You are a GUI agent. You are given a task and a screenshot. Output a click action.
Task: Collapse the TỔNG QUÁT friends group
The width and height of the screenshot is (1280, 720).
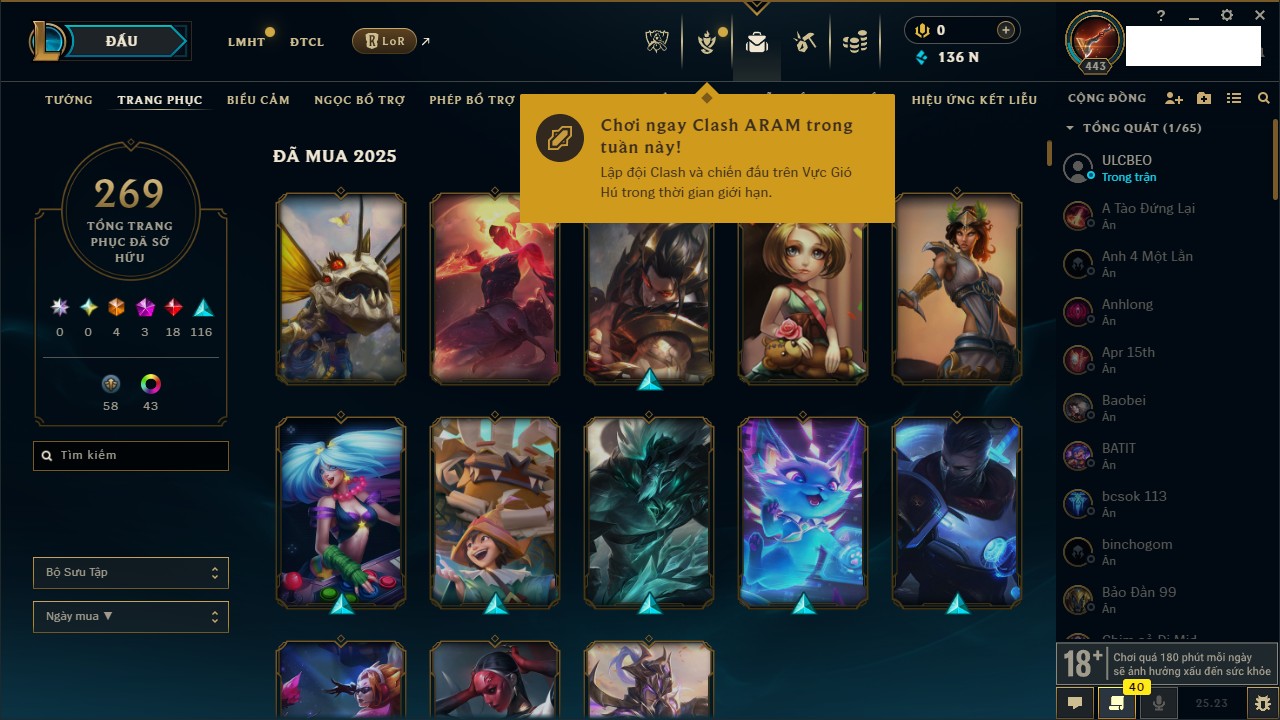(1070, 128)
